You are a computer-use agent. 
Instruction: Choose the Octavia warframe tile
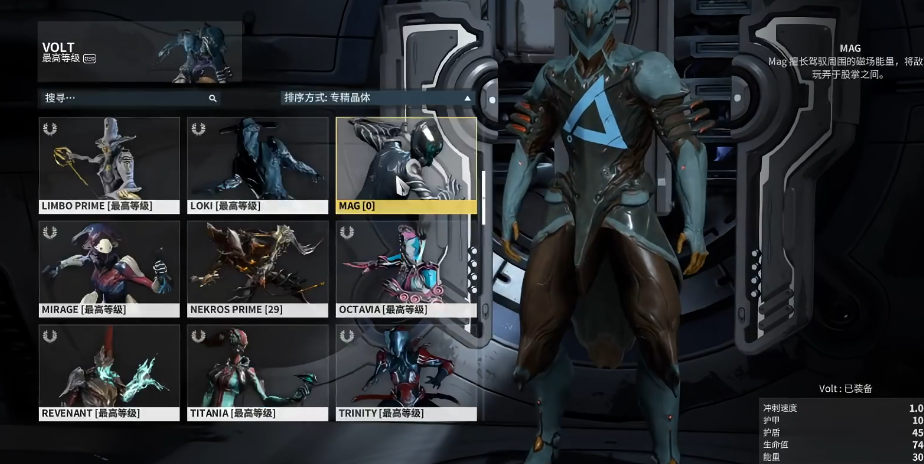click(x=406, y=268)
